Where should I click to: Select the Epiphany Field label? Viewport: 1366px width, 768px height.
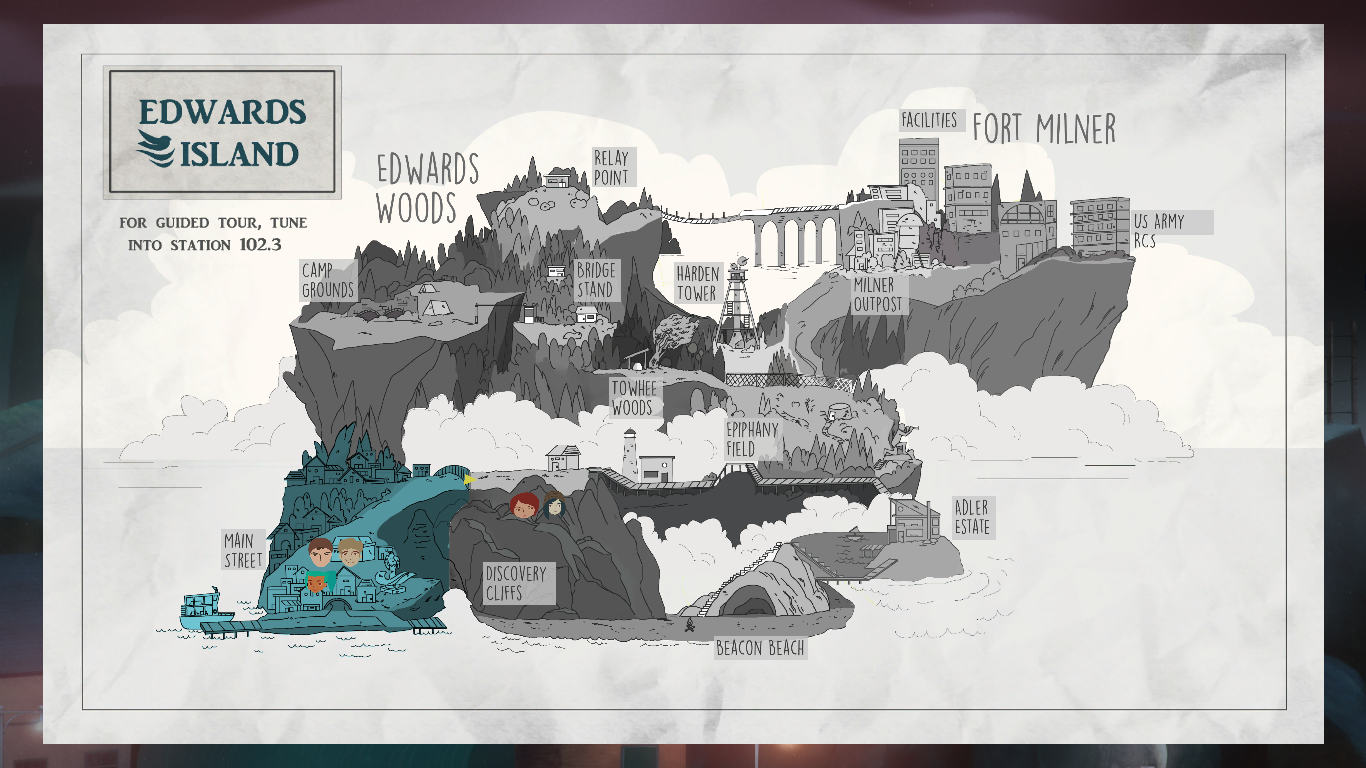coord(752,439)
